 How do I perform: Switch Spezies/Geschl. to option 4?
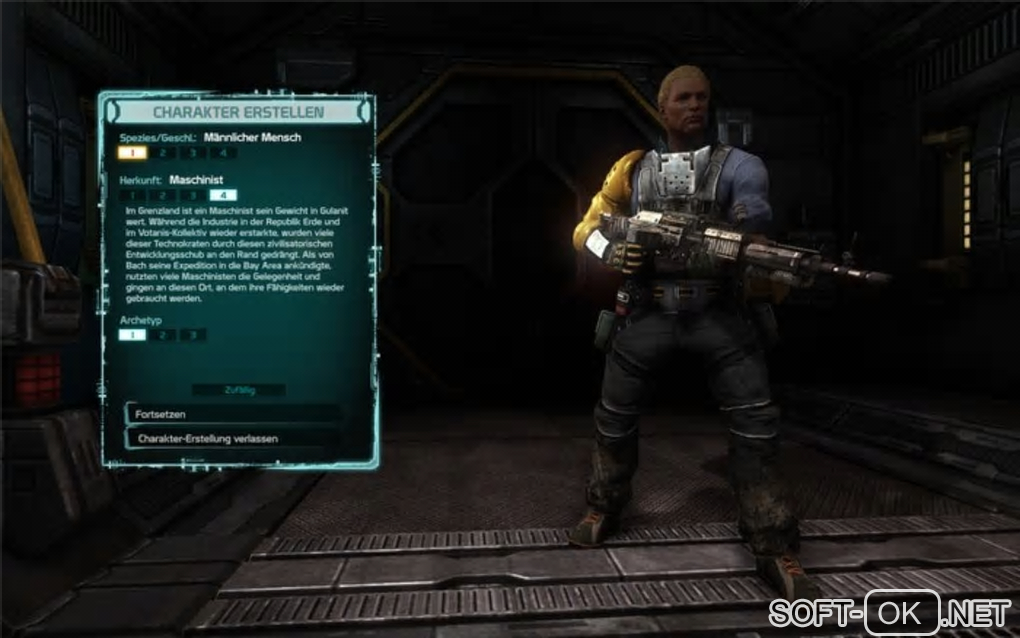pyautogui.click(x=222, y=153)
